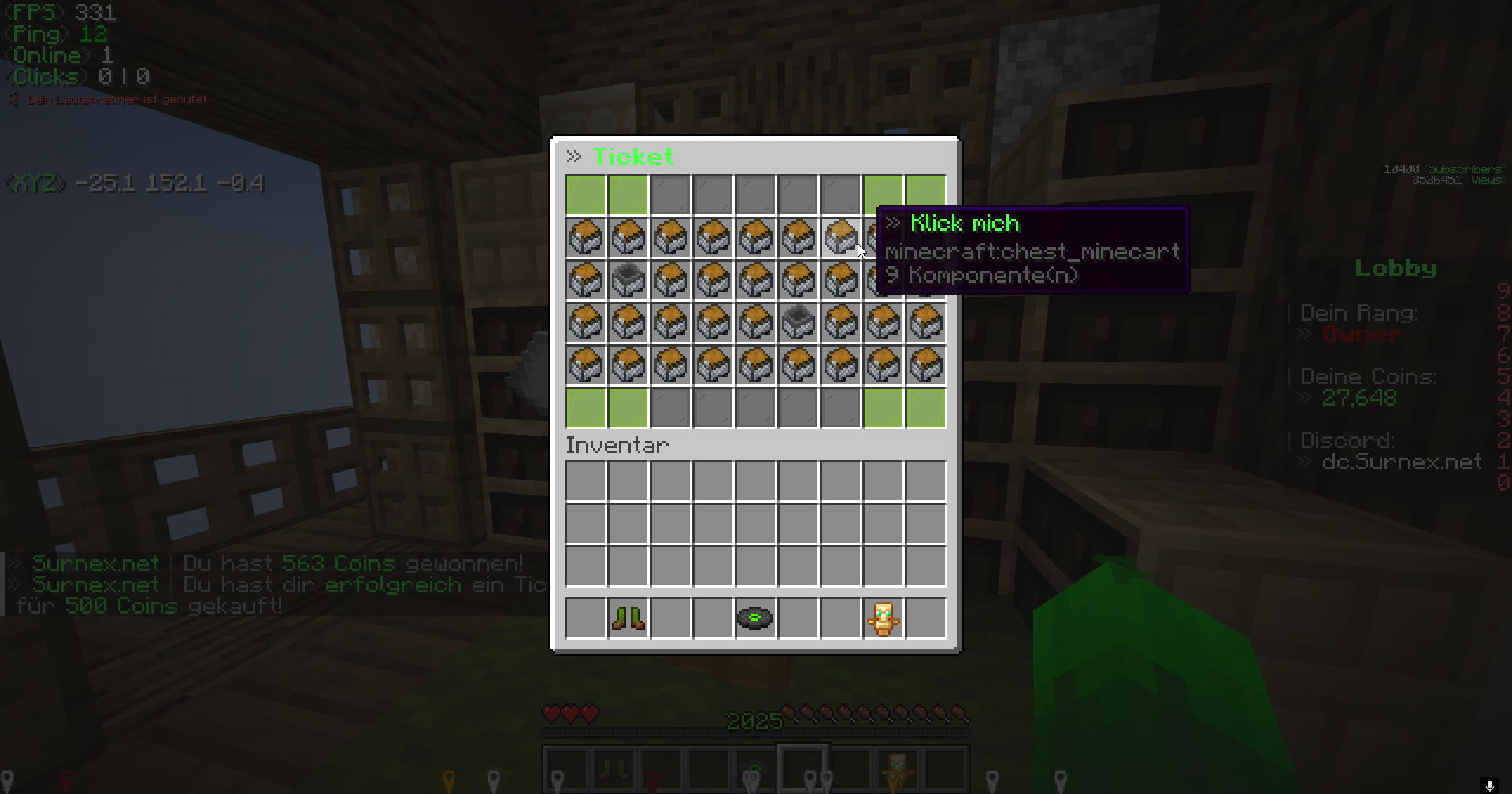Image resolution: width=1512 pixels, height=794 pixels.
Task: Click the empty minecart in the middle row
Action: click(x=798, y=323)
